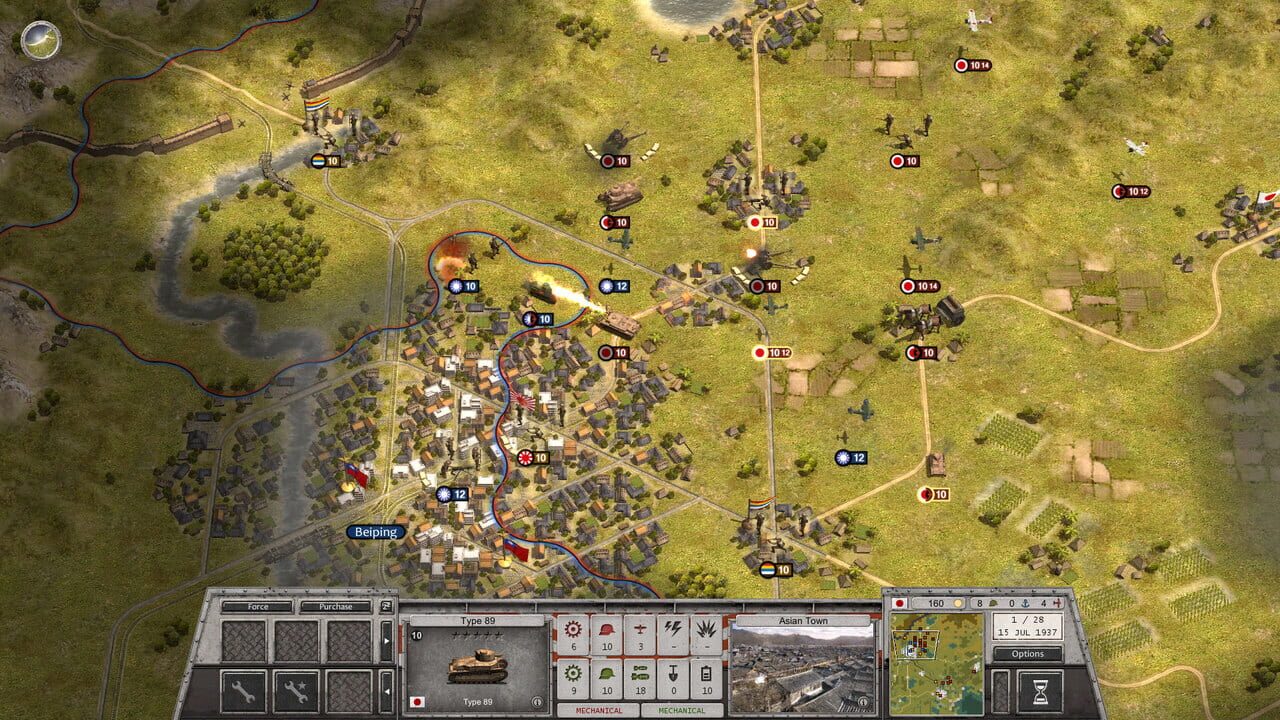Click the red attack gear stat icon

572,627
